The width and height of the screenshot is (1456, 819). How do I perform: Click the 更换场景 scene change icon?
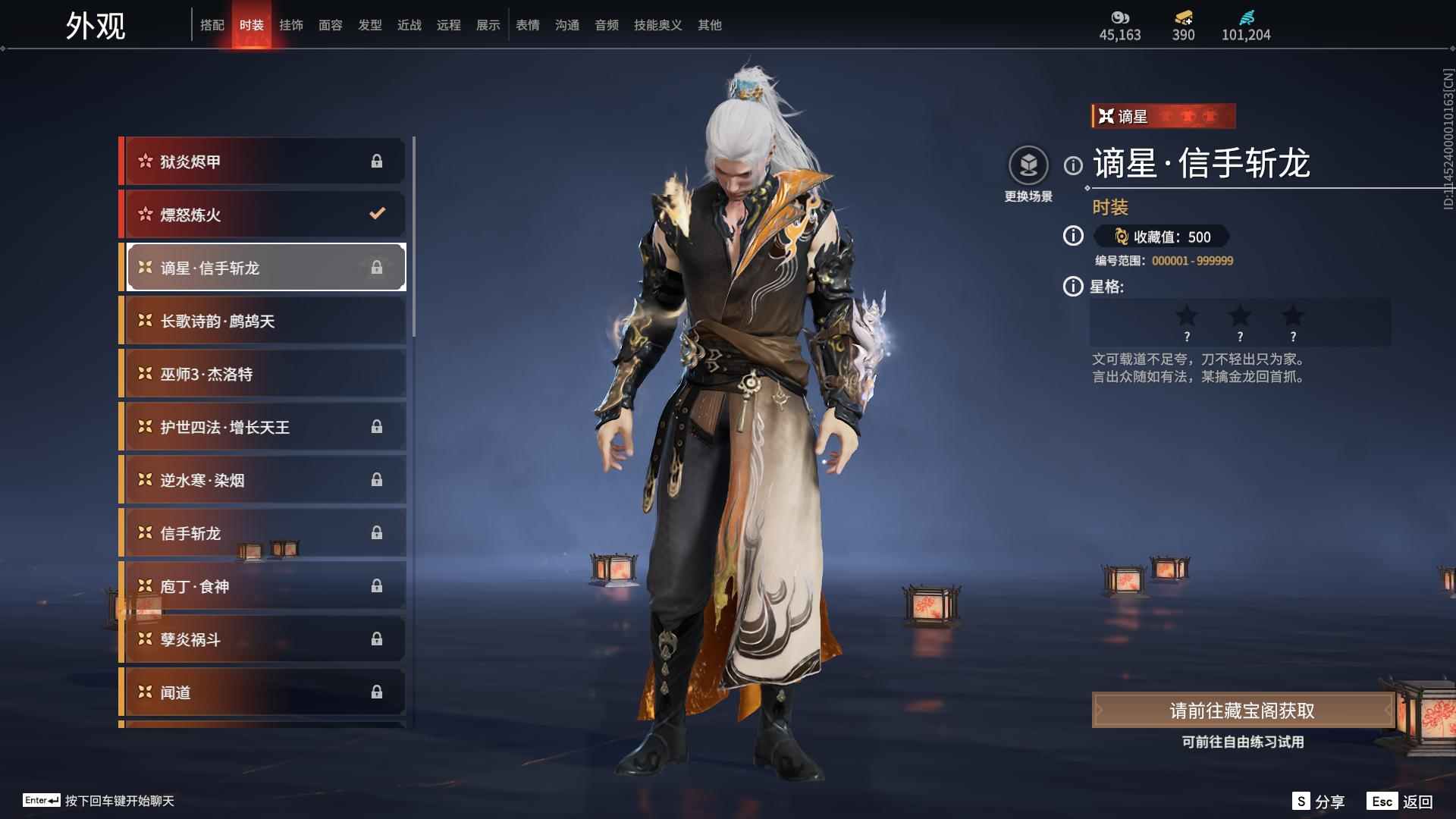tap(1028, 166)
